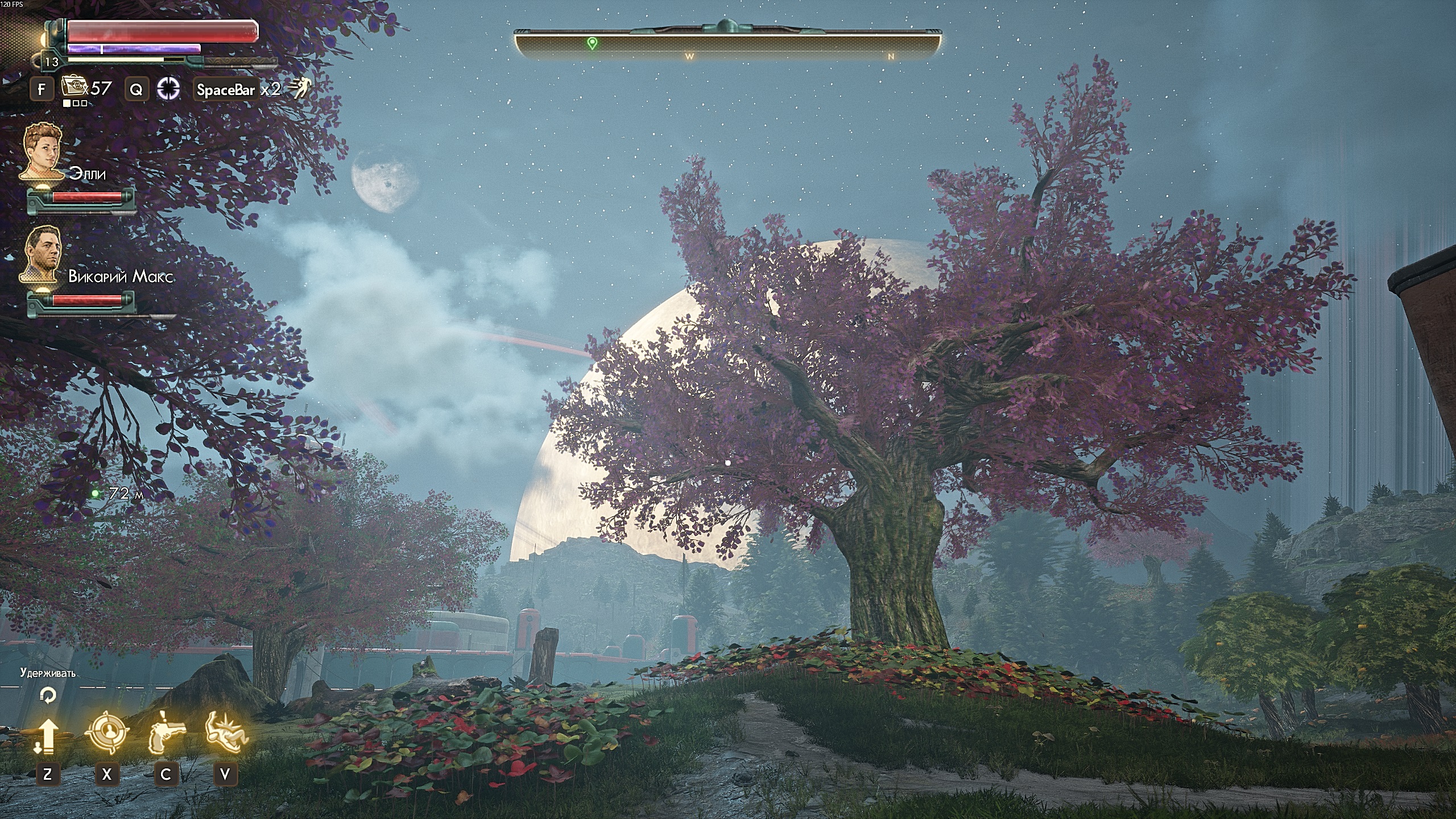Click the green quest marker on compass
This screenshot has width=1456, height=819.
pos(592,43)
